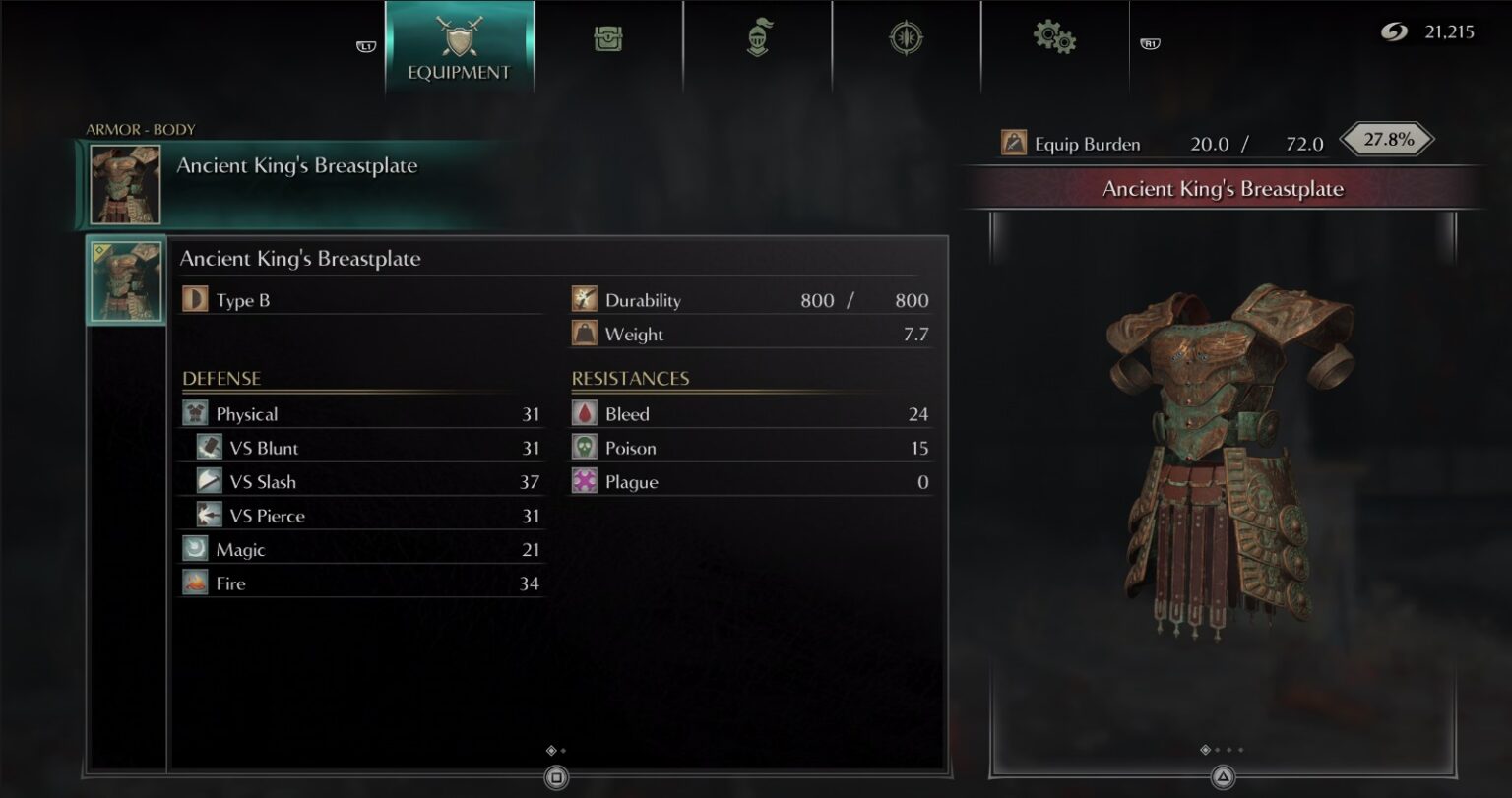Click the Poison resistance skull icon

pyautogui.click(x=583, y=448)
